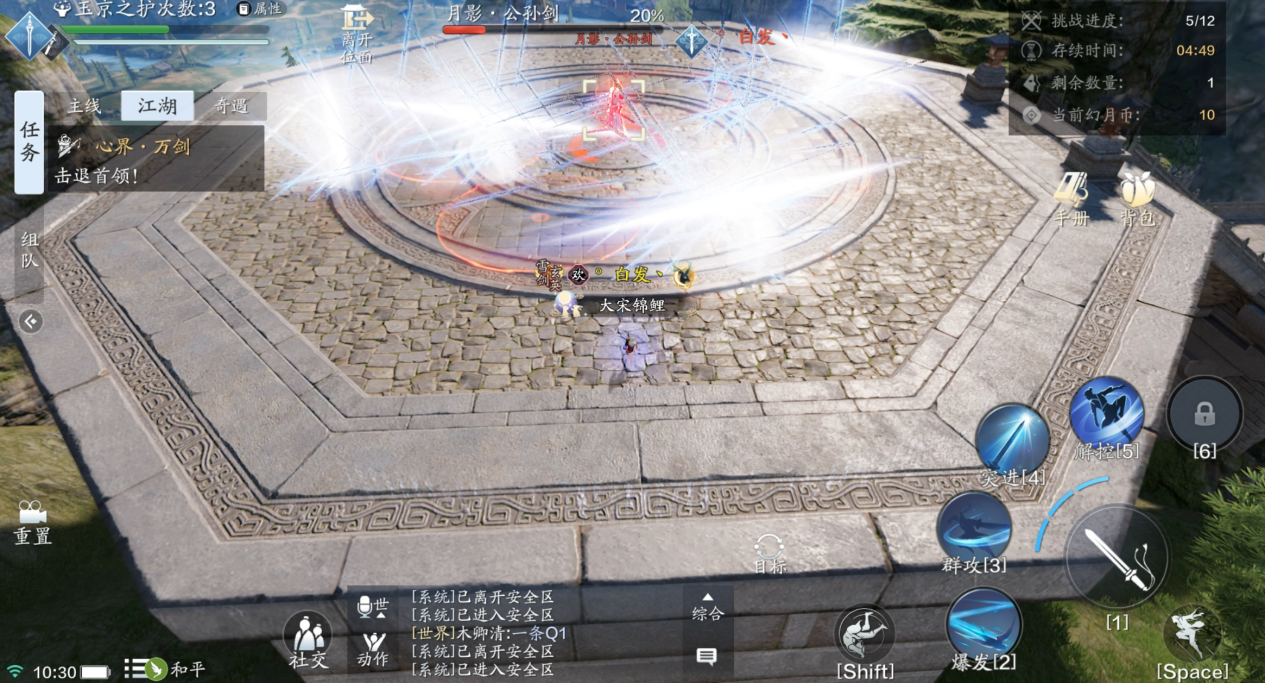Screen dimensions: 1265x683
Task: Cast the 群攻 area attack skill
Action: coord(973,529)
